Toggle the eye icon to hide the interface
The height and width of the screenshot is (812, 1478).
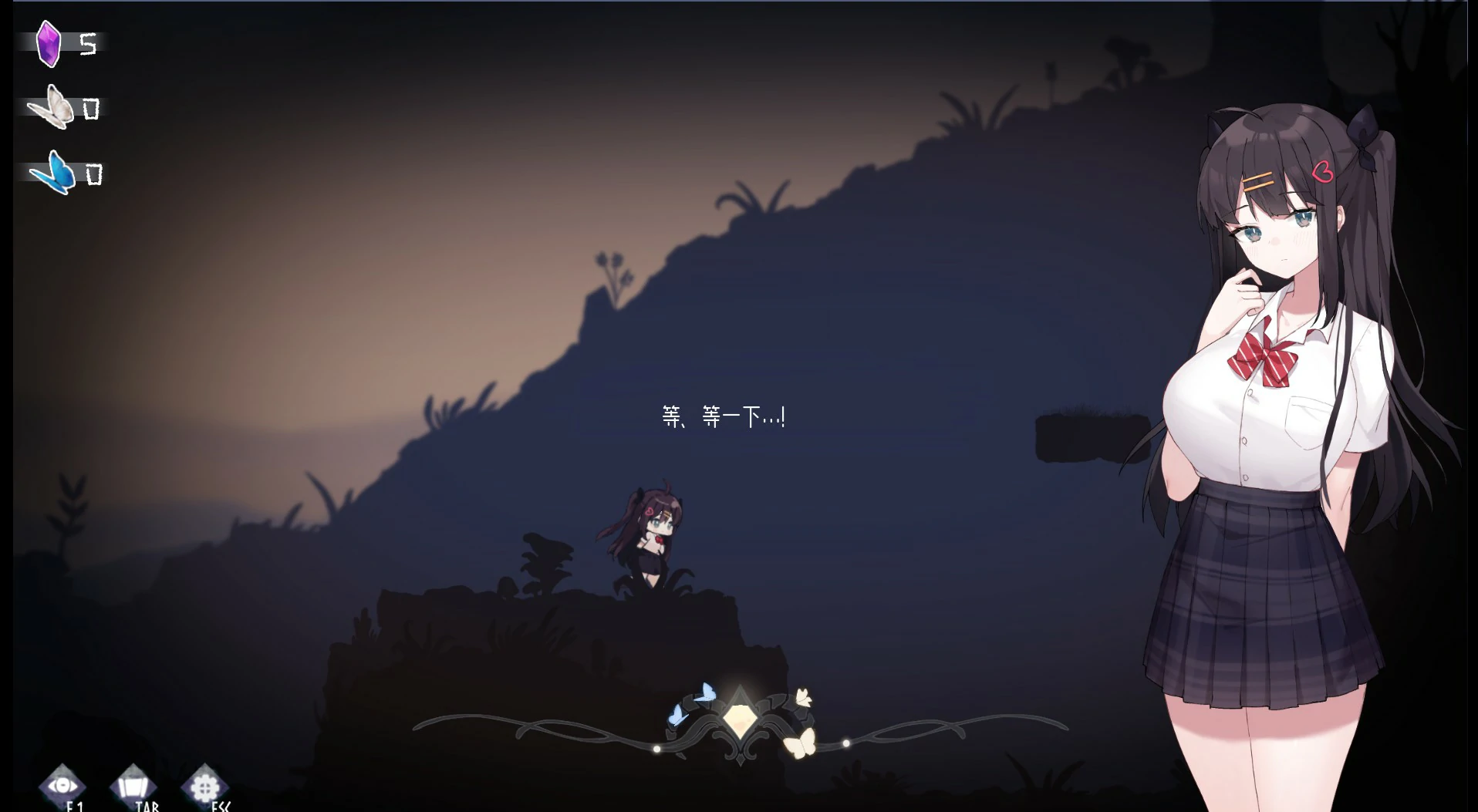click(62, 786)
